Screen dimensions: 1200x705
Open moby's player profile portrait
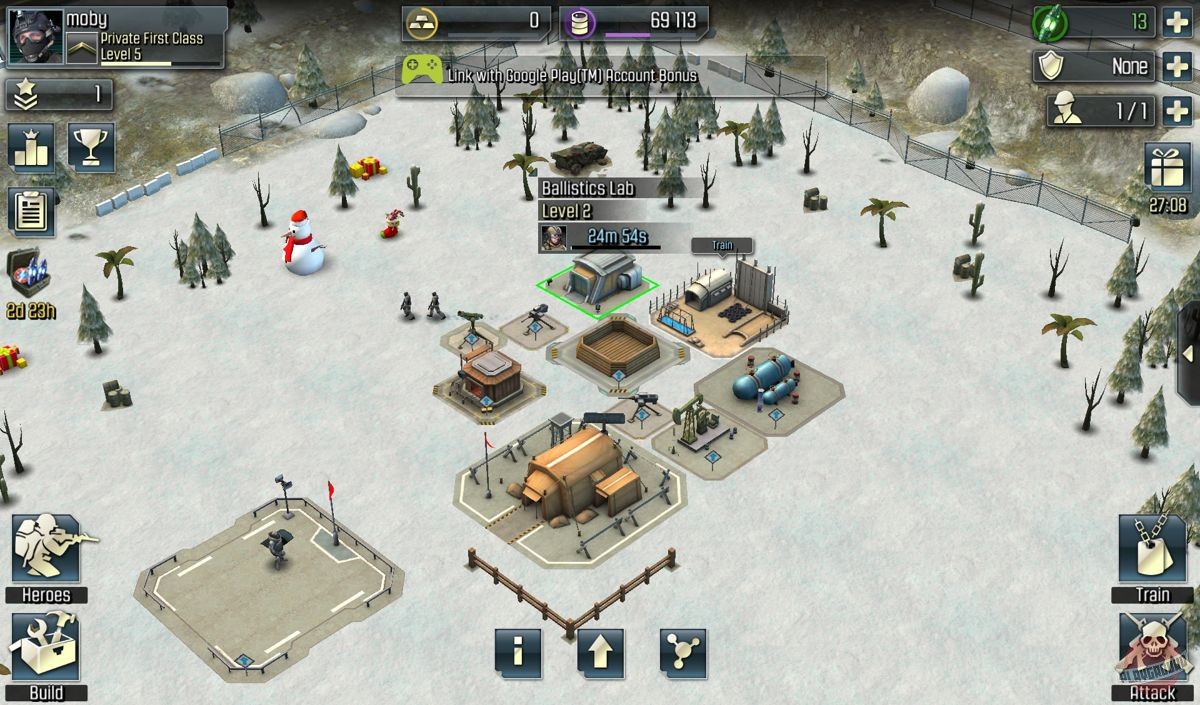[x=35, y=37]
